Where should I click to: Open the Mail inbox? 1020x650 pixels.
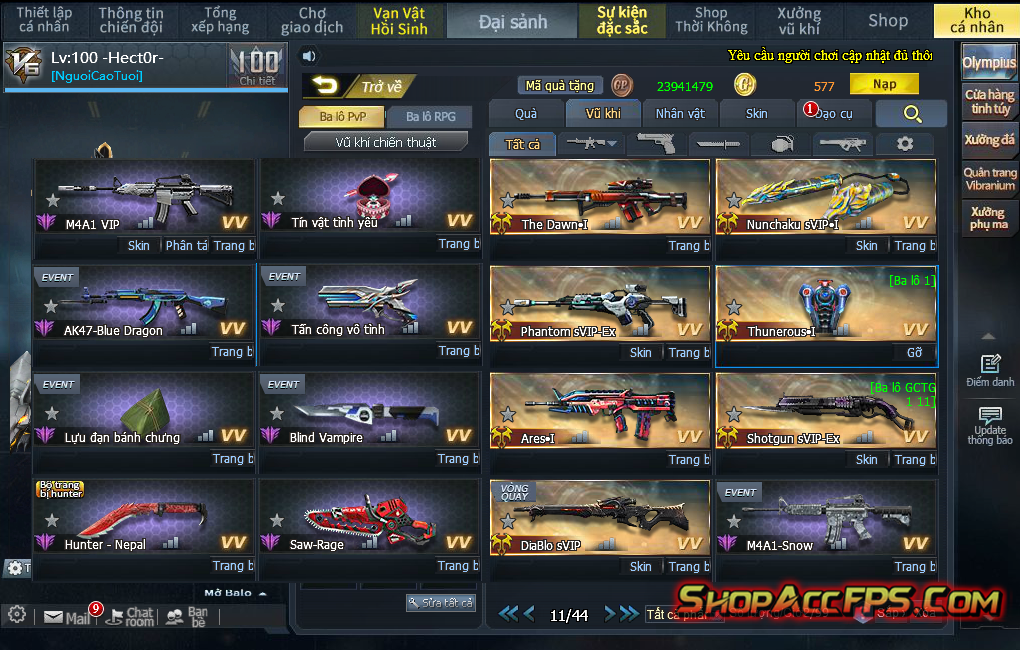click(x=67, y=618)
